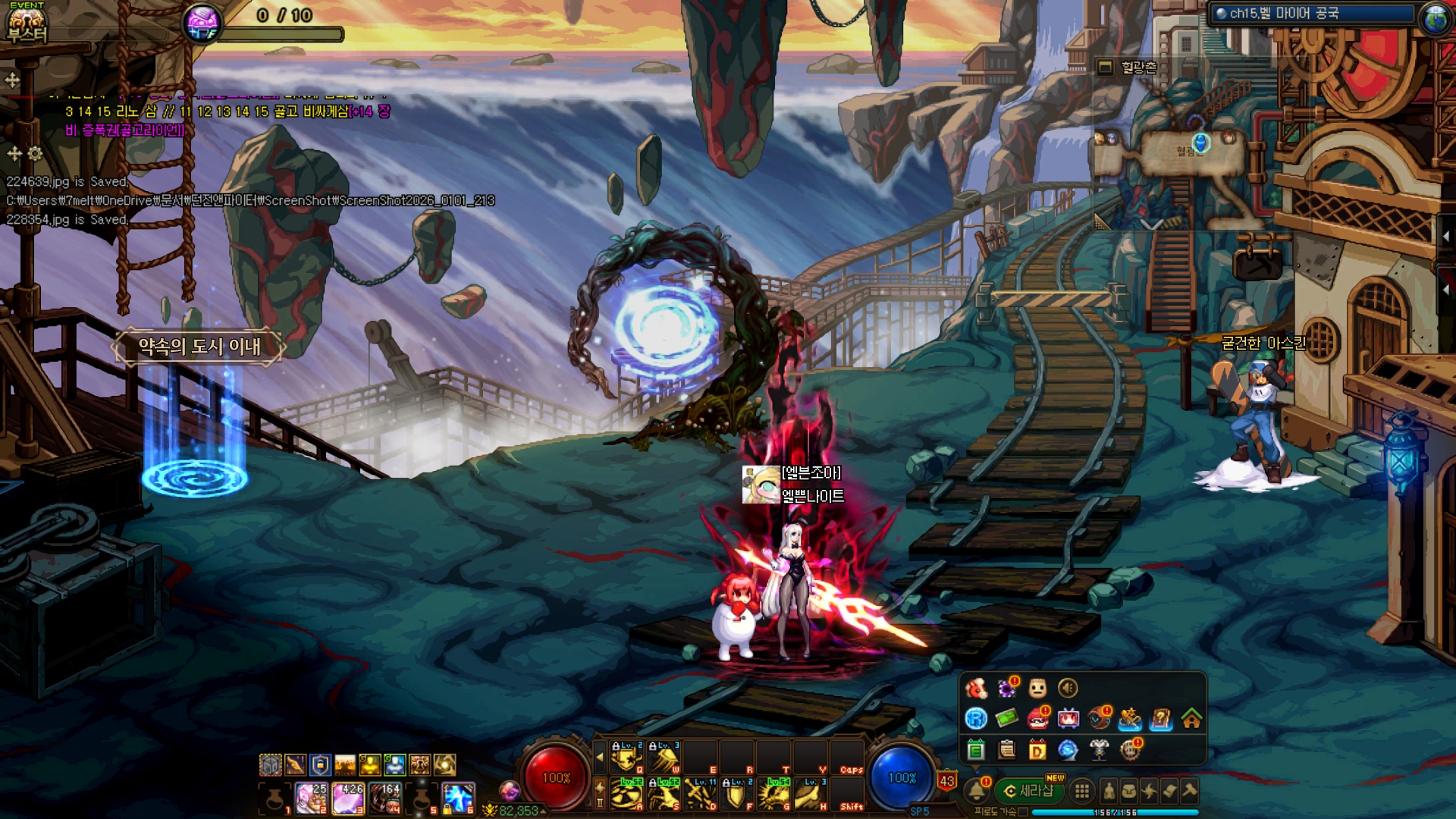Collapse the 혈광촌 minimap with its toggle

(1105, 67)
